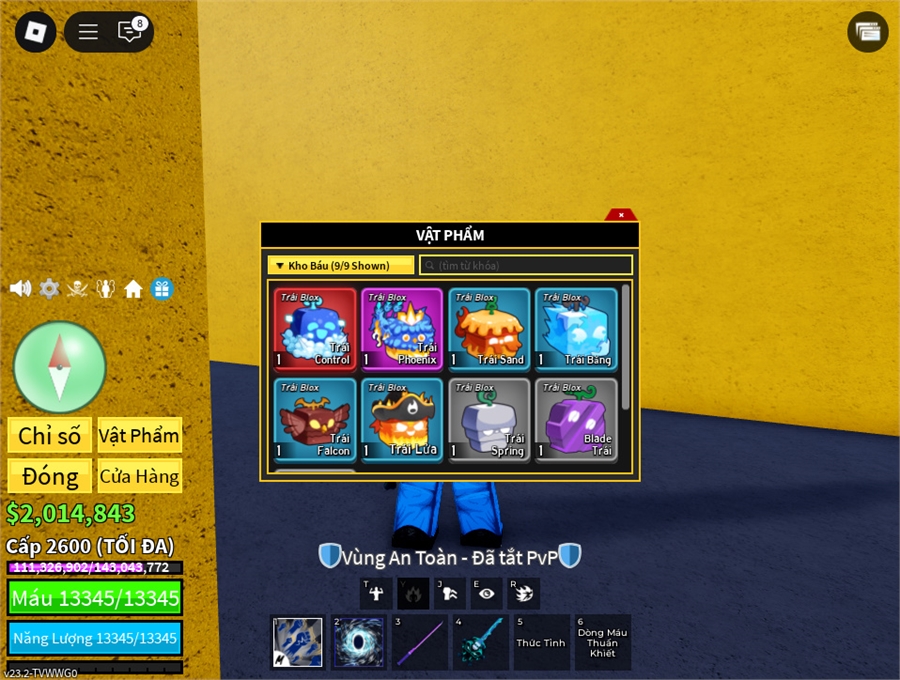The image size is (900, 680).
Task: Click the inventory keyword search field
Action: pyautogui.click(x=526, y=265)
